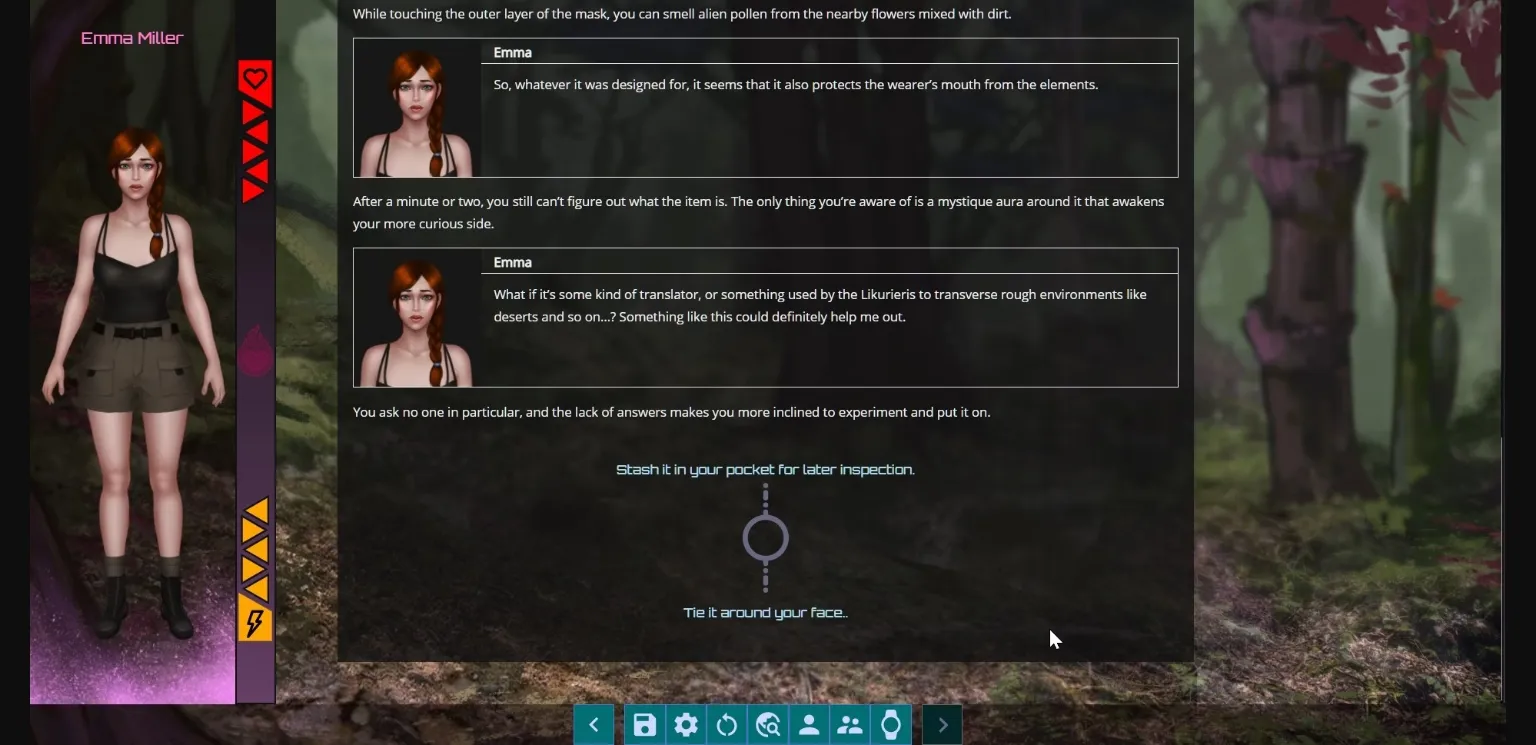Open the world explore globe icon

tap(768, 724)
